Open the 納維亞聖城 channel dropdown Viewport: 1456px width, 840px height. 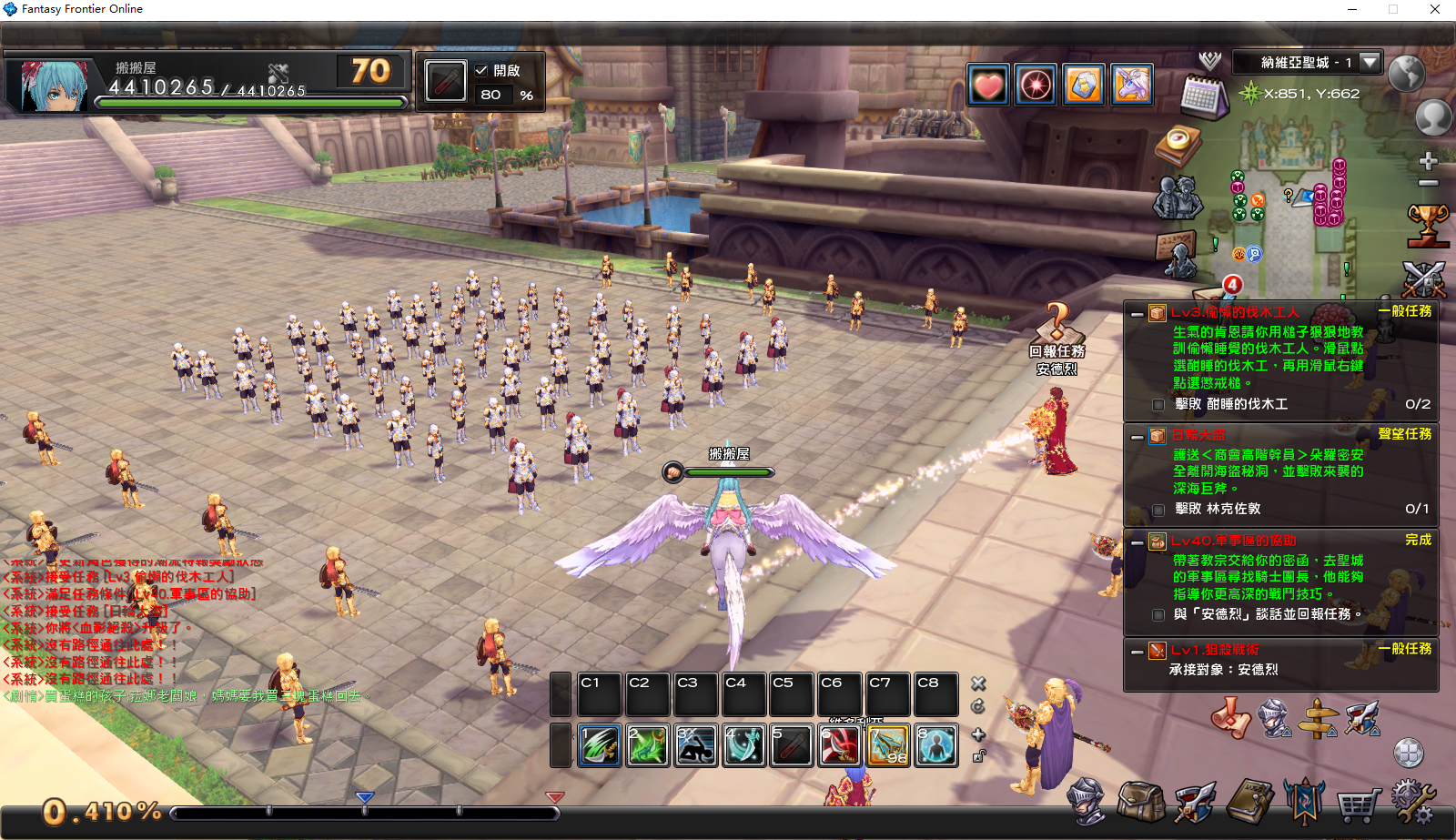pos(1370,62)
